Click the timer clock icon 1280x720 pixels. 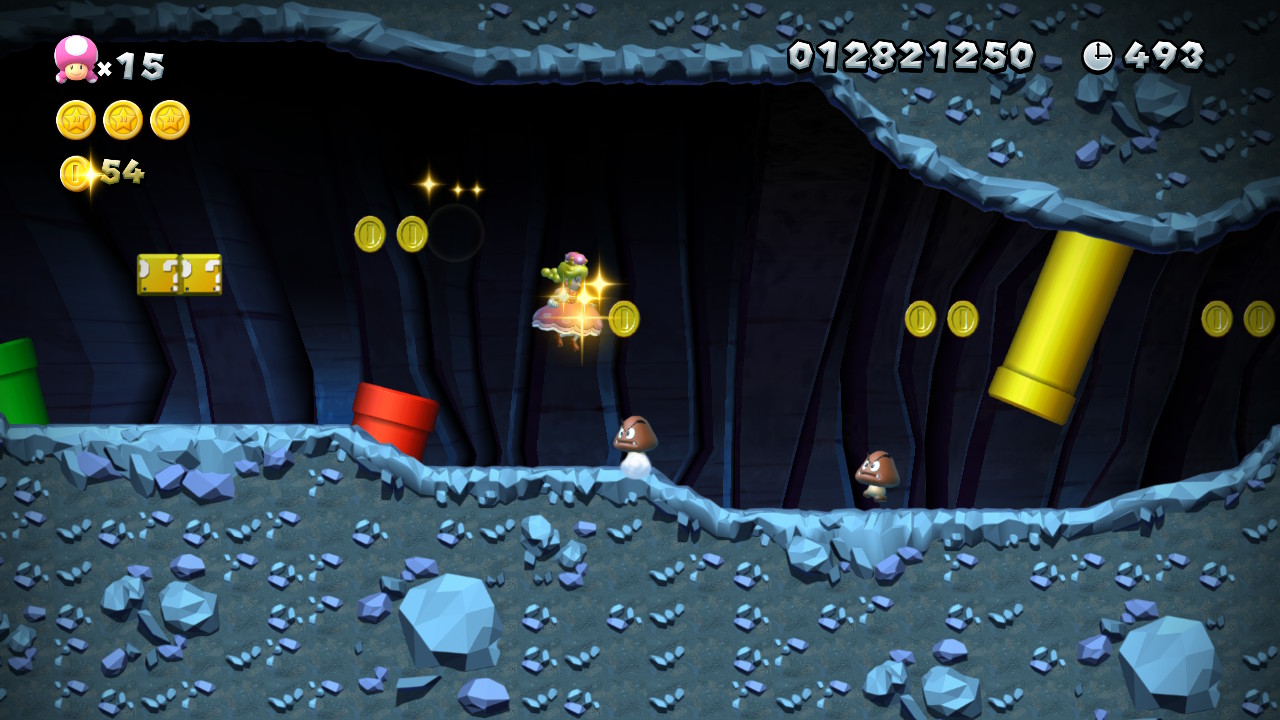(1097, 56)
